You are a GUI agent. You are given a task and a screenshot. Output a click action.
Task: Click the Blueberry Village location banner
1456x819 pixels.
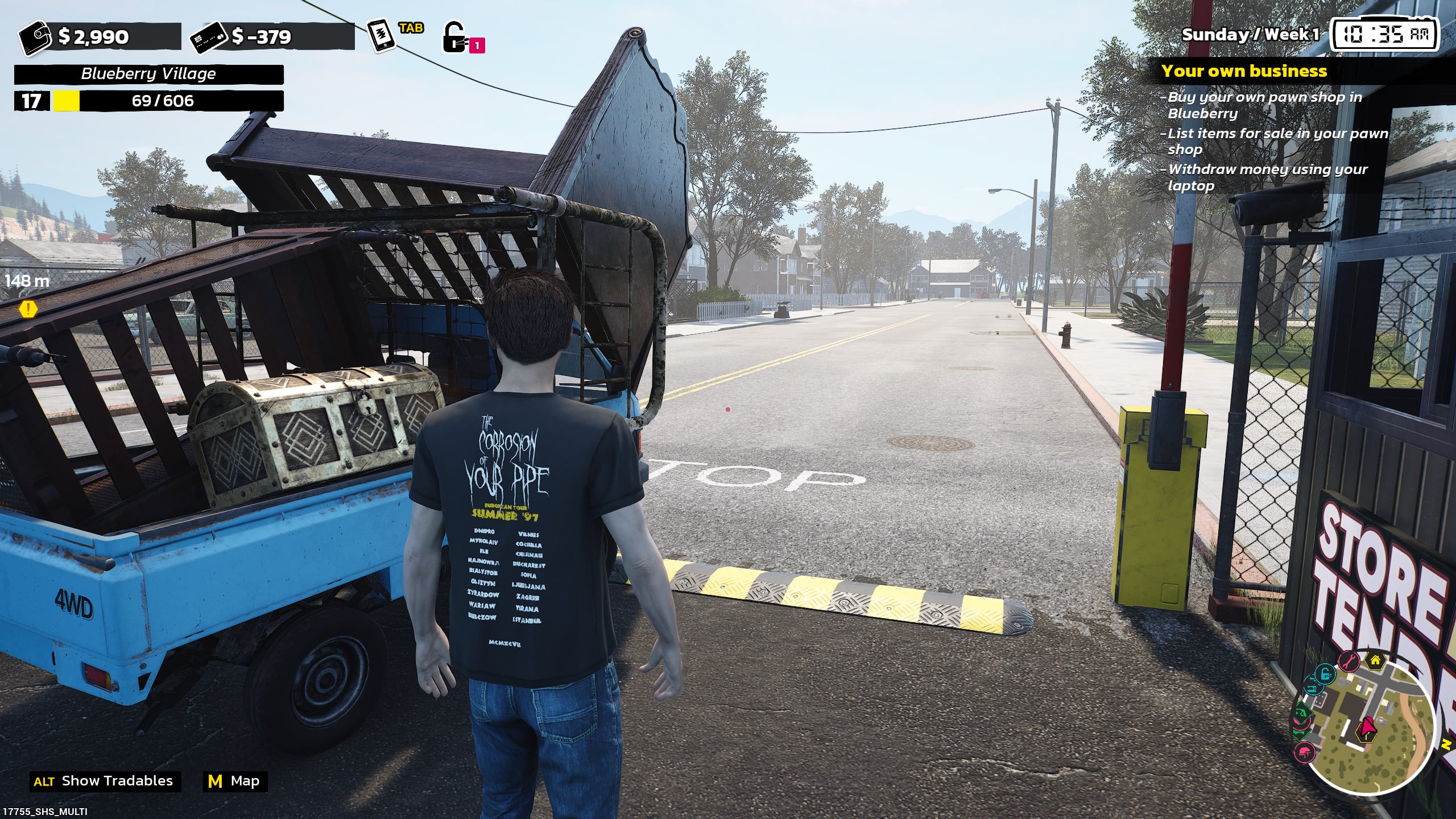click(148, 74)
